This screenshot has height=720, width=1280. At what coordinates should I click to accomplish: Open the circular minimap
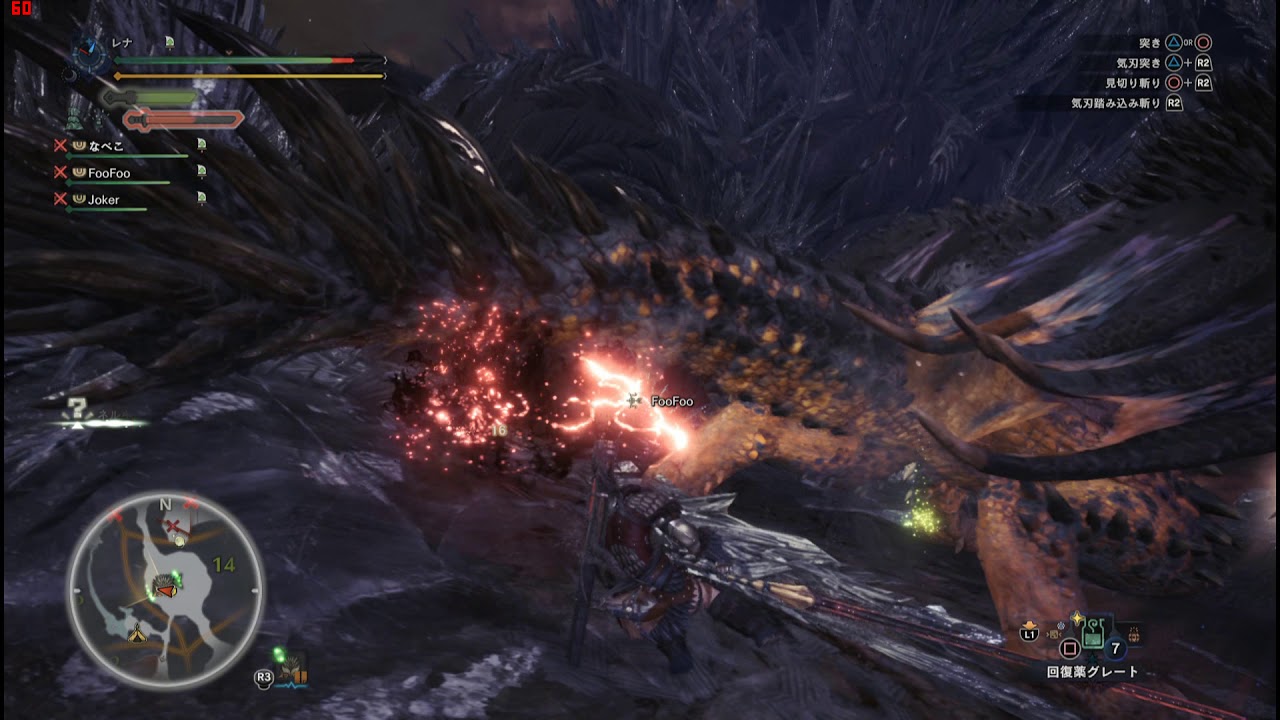coord(166,591)
